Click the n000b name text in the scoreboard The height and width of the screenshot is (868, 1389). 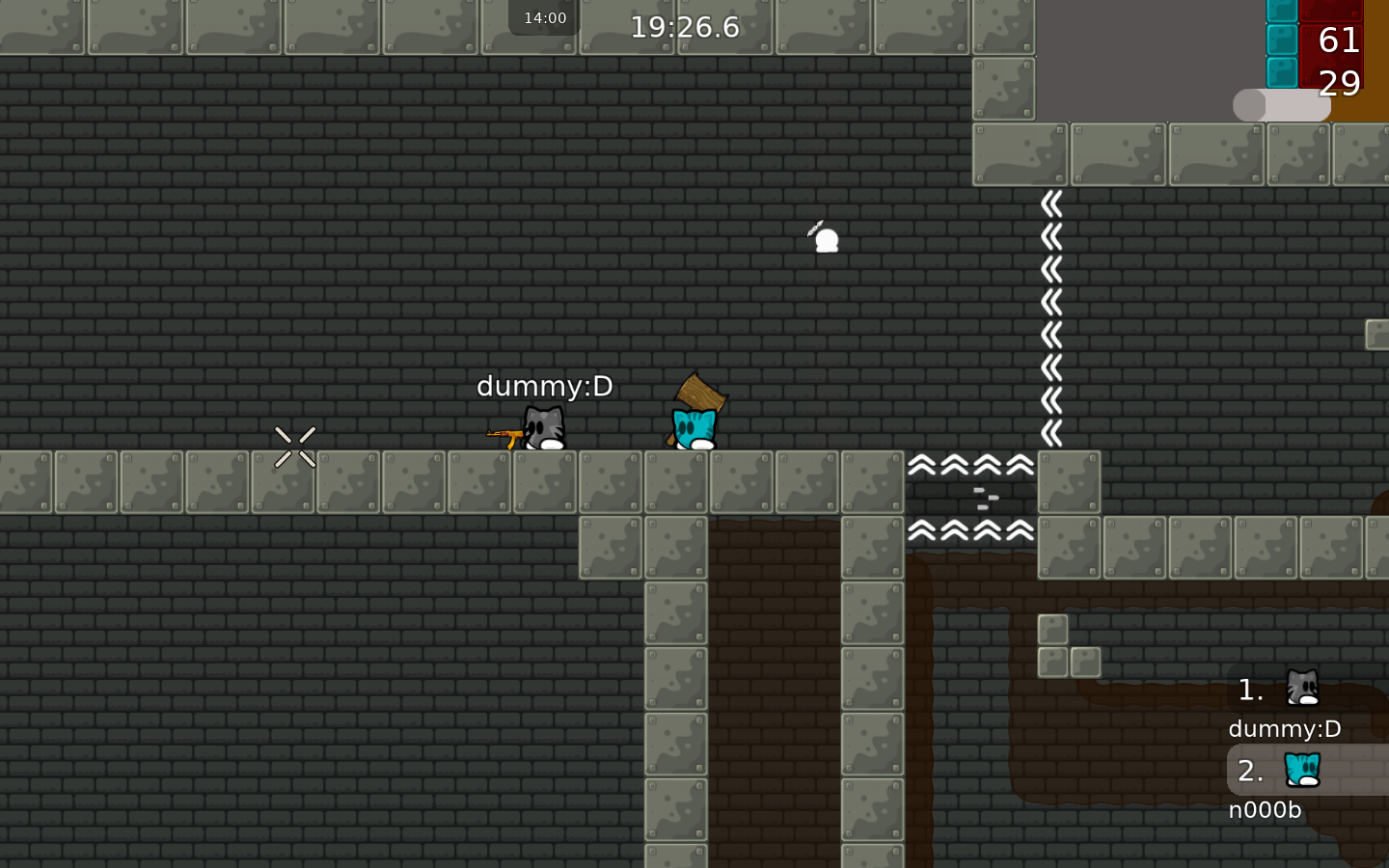pyautogui.click(x=1265, y=810)
